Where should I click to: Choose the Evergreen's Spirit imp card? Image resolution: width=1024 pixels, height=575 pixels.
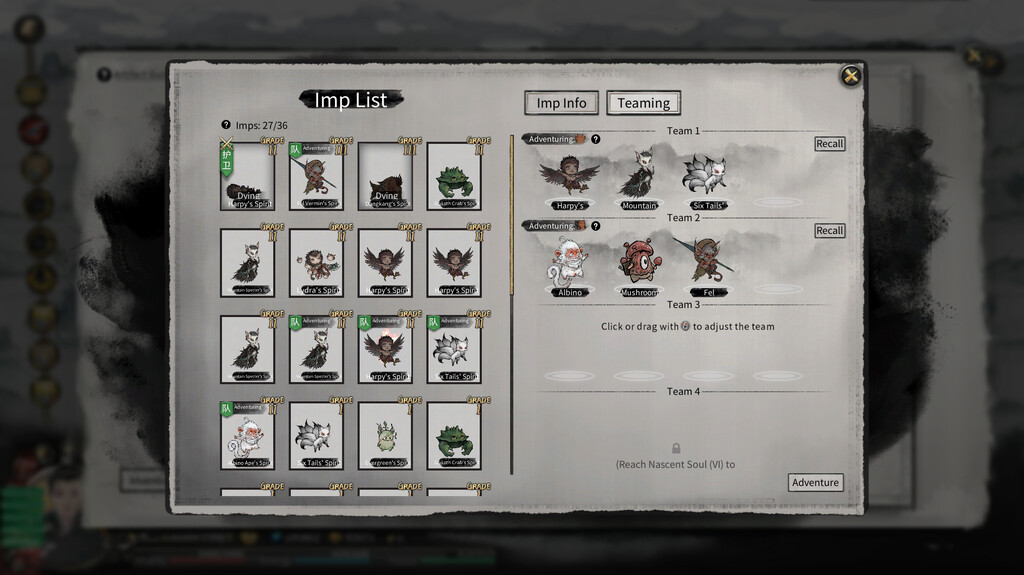click(x=385, y=437)
